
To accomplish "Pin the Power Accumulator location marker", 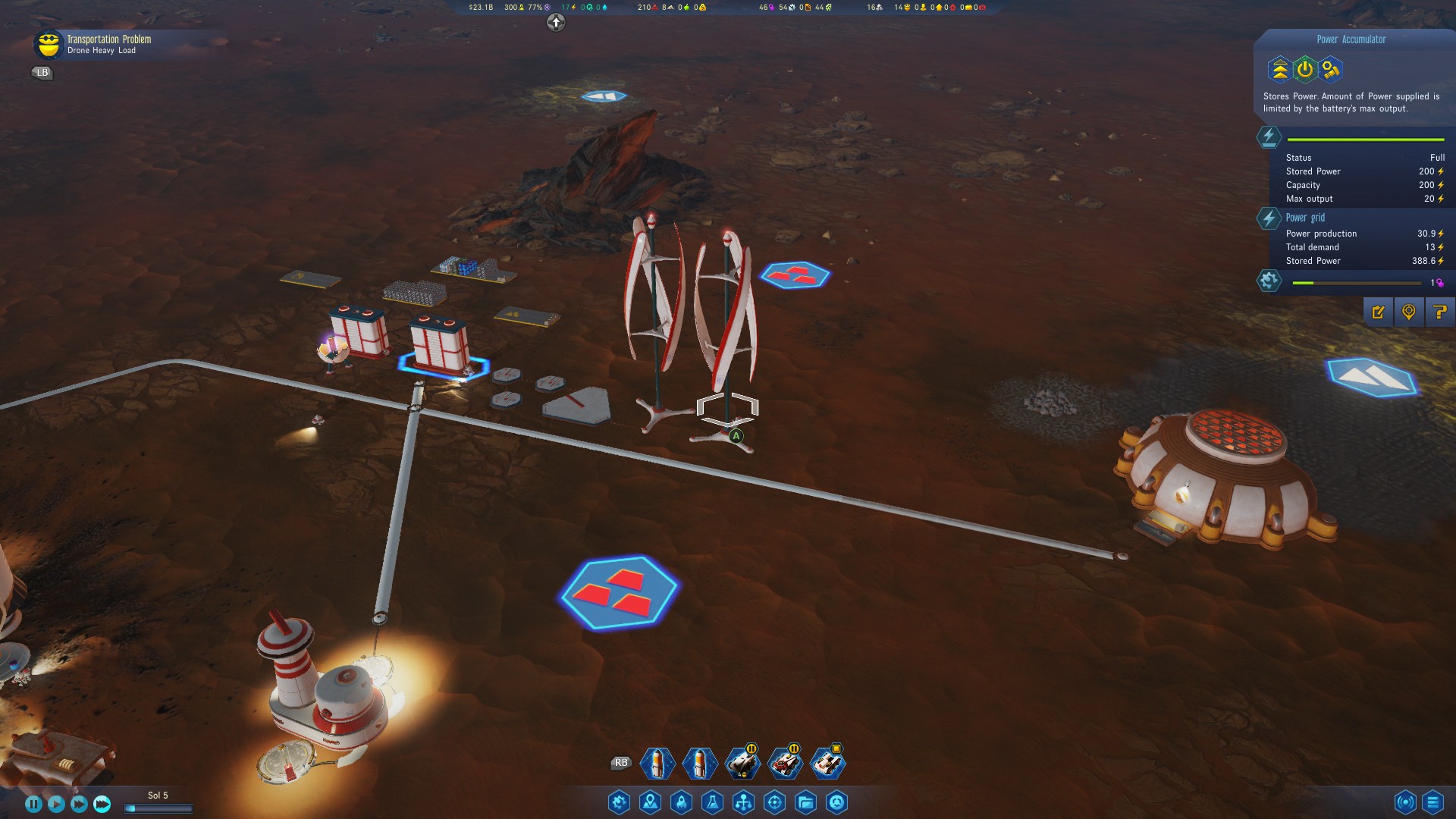I will point(1409,311).
